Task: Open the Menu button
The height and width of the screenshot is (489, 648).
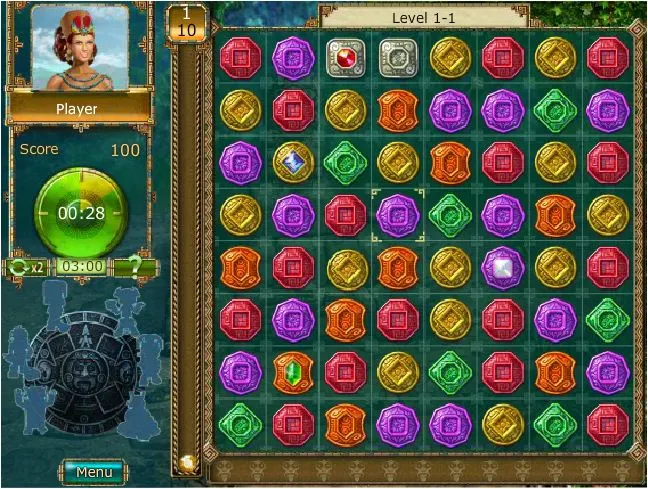Action: coord(93,471)
